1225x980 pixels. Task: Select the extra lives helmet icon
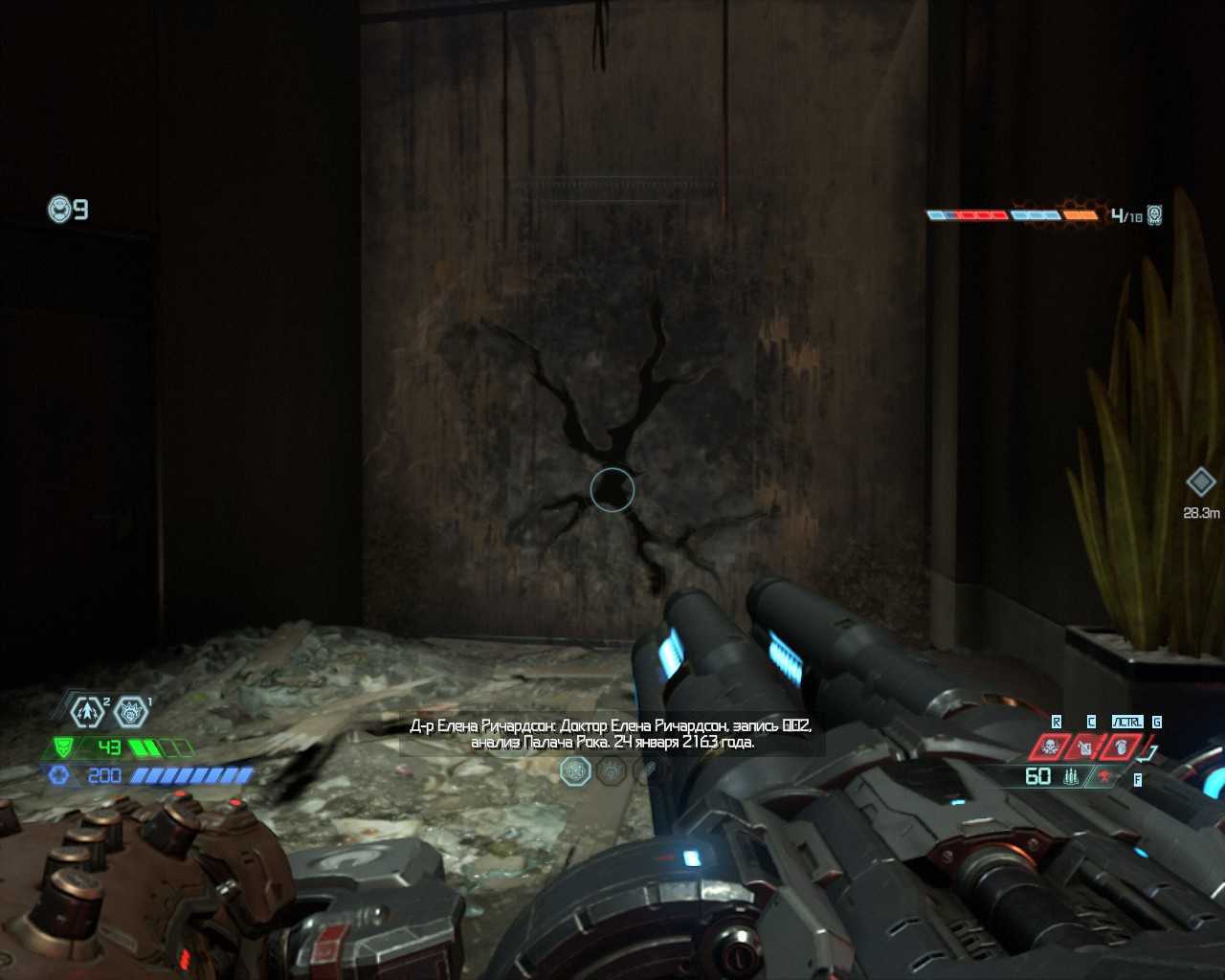click(60, 209)
